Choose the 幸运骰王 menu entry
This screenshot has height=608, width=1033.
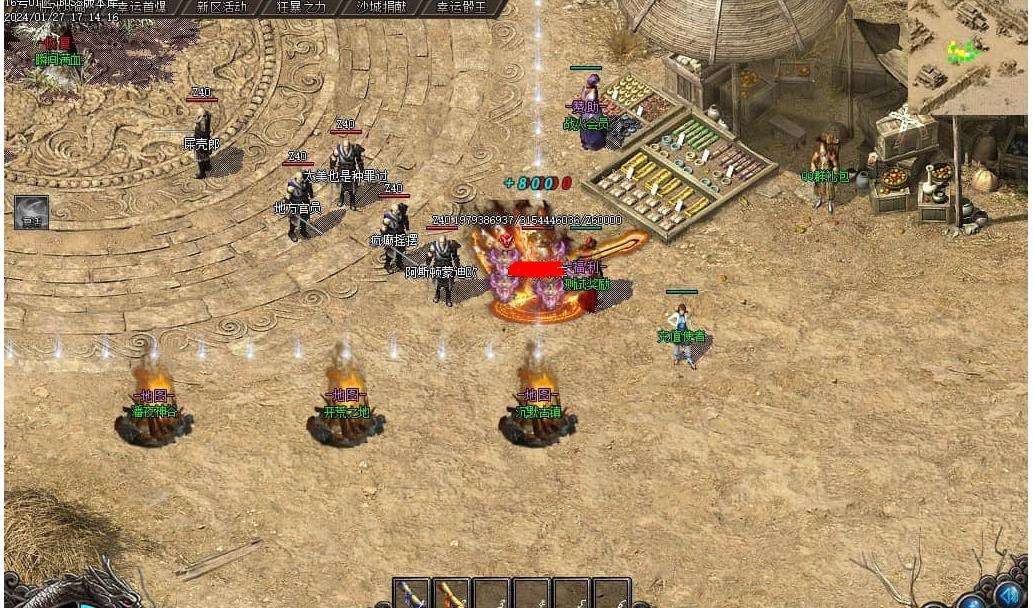coord(461,7)
